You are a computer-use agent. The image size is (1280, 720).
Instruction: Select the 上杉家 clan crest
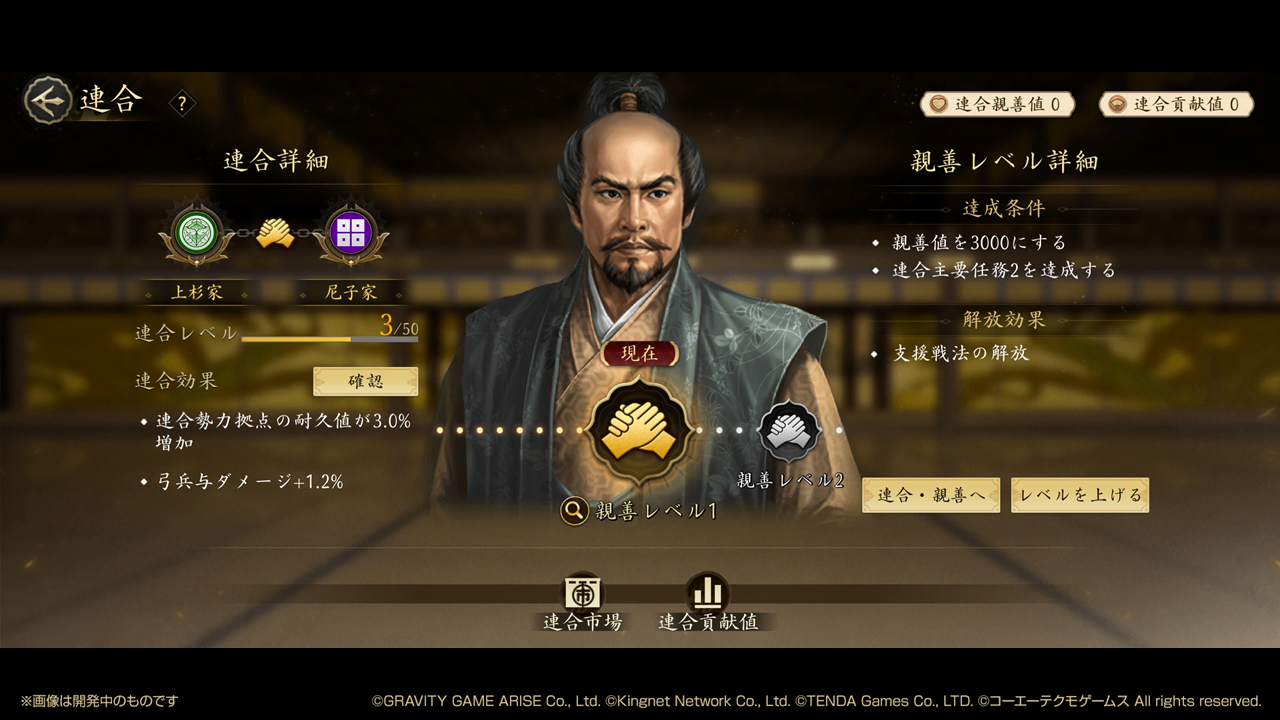(196, 233)
